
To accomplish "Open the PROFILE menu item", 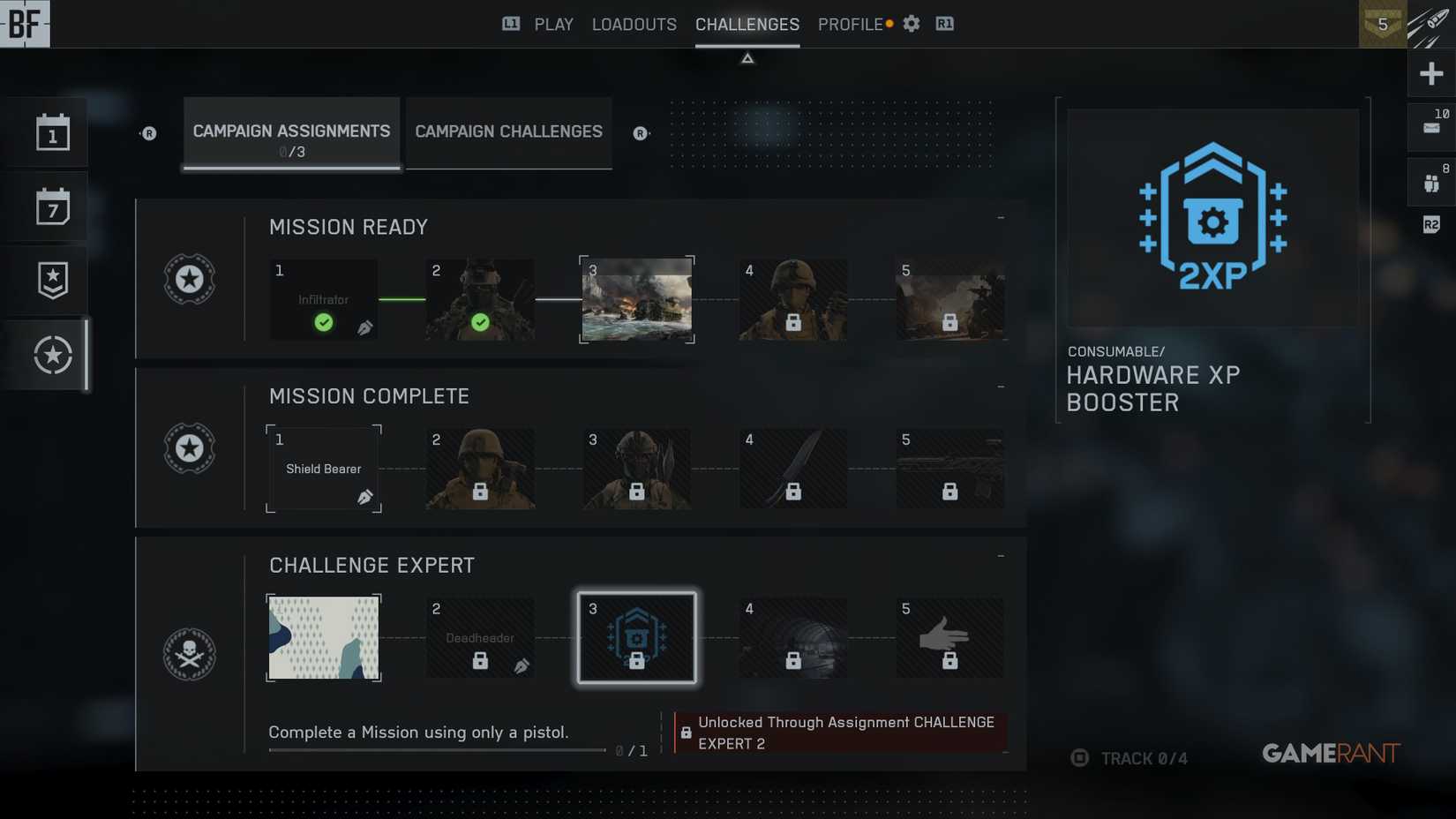I will coord(850,24).
